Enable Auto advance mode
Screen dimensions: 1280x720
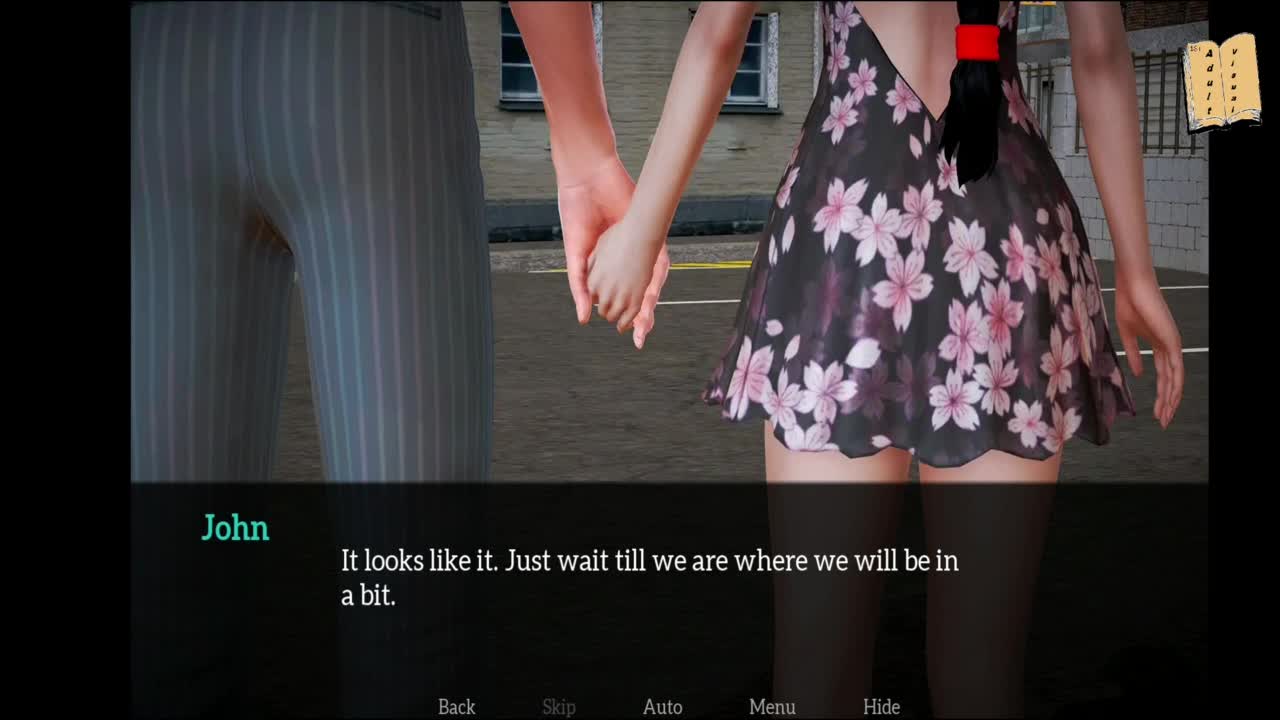pos(662,707)
